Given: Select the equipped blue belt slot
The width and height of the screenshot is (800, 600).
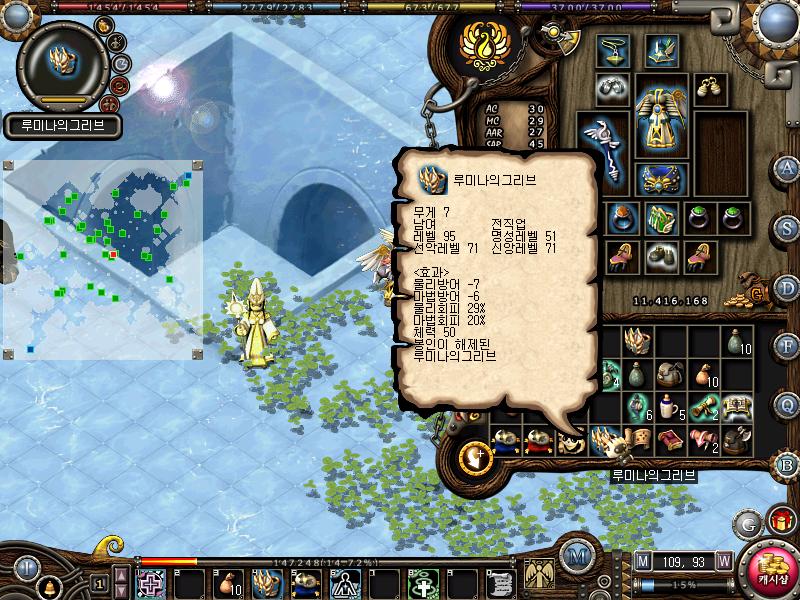Looking at the screenshot, I should coord(661,179).
